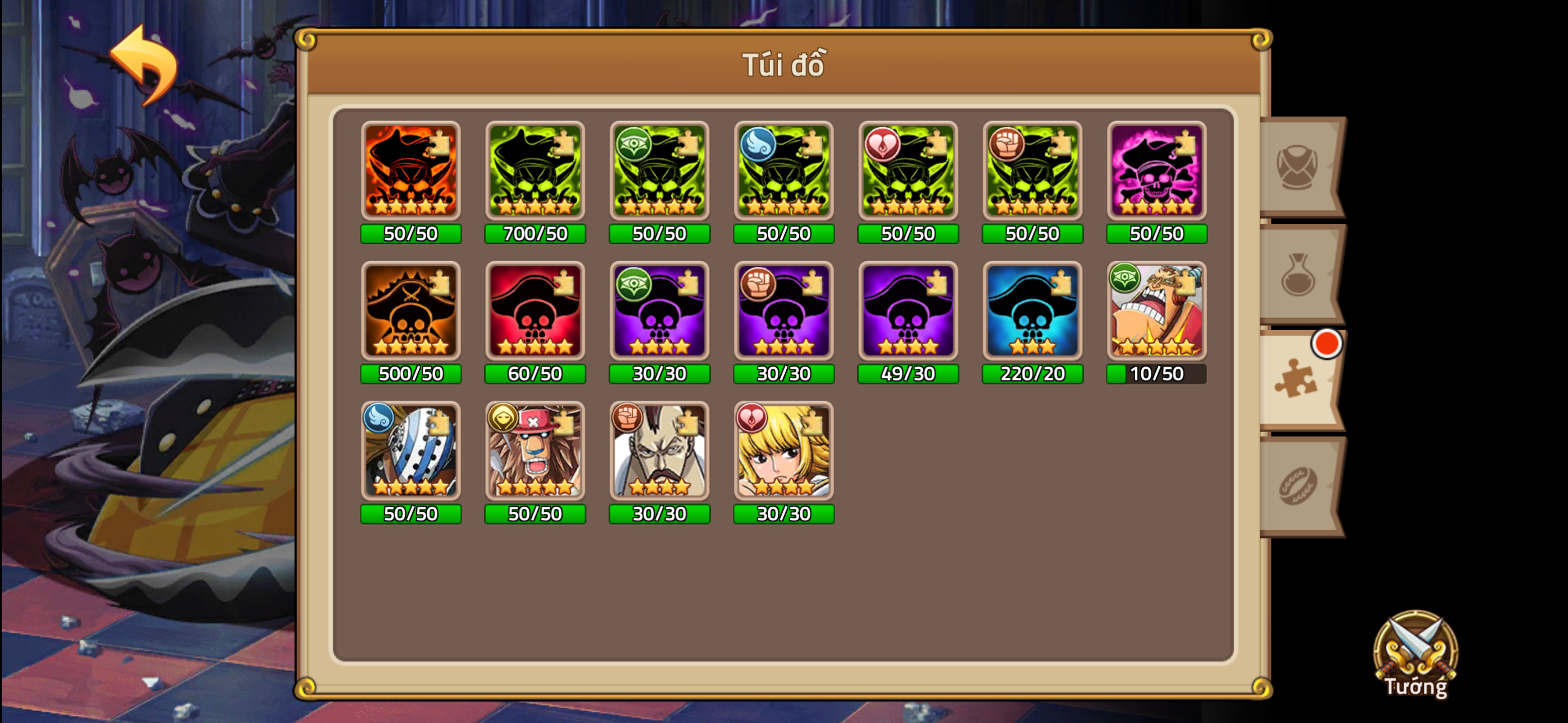Tap the partially filled 10/50 progress bar

(x=1155, y=374)
